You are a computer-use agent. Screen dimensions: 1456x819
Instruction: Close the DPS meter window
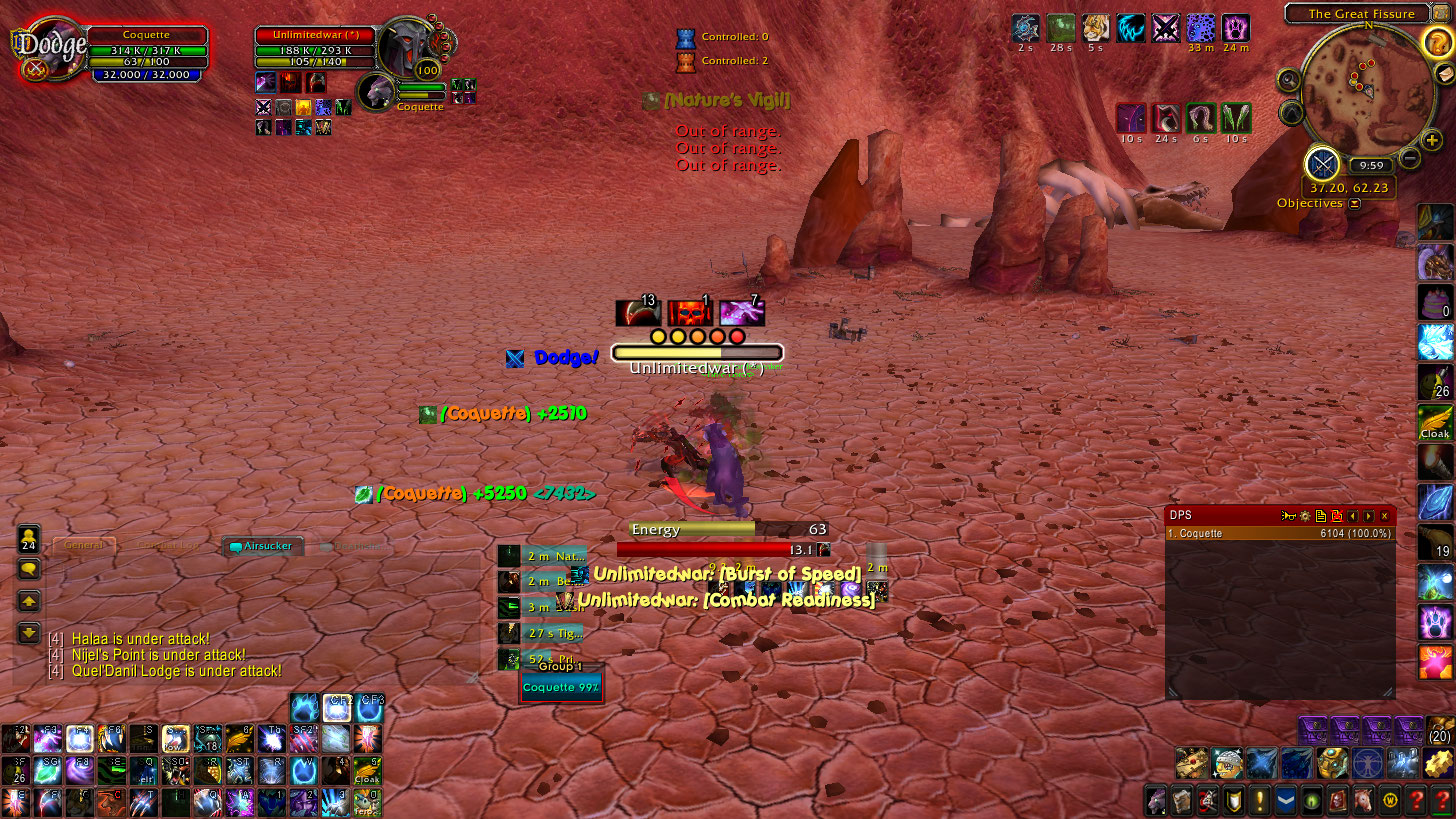1384,516
